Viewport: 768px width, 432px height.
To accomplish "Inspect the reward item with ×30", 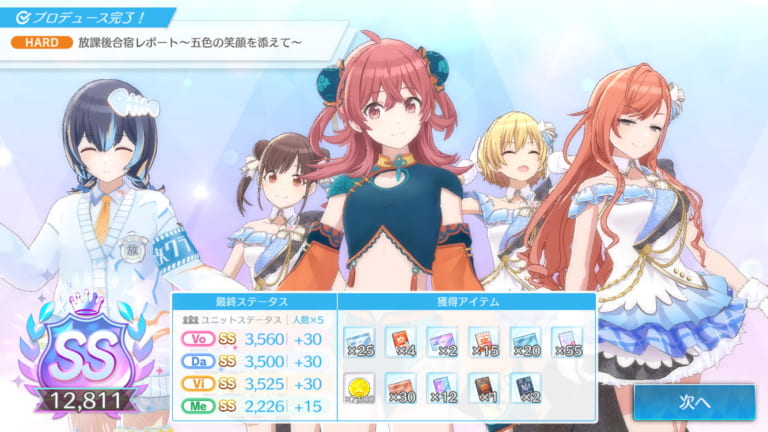I will point(401,388).
